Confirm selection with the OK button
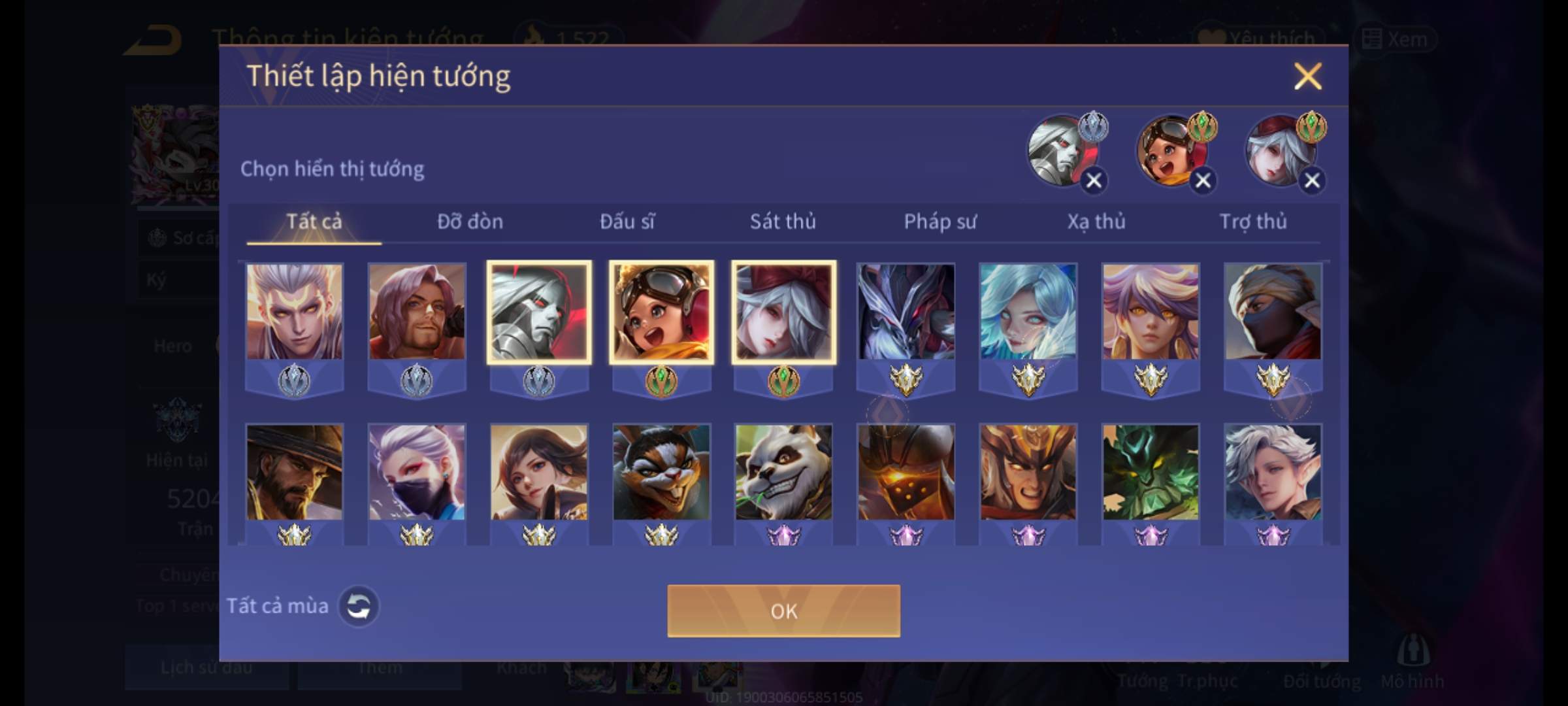Screen dimensions: 1568x706 (783, 611)
